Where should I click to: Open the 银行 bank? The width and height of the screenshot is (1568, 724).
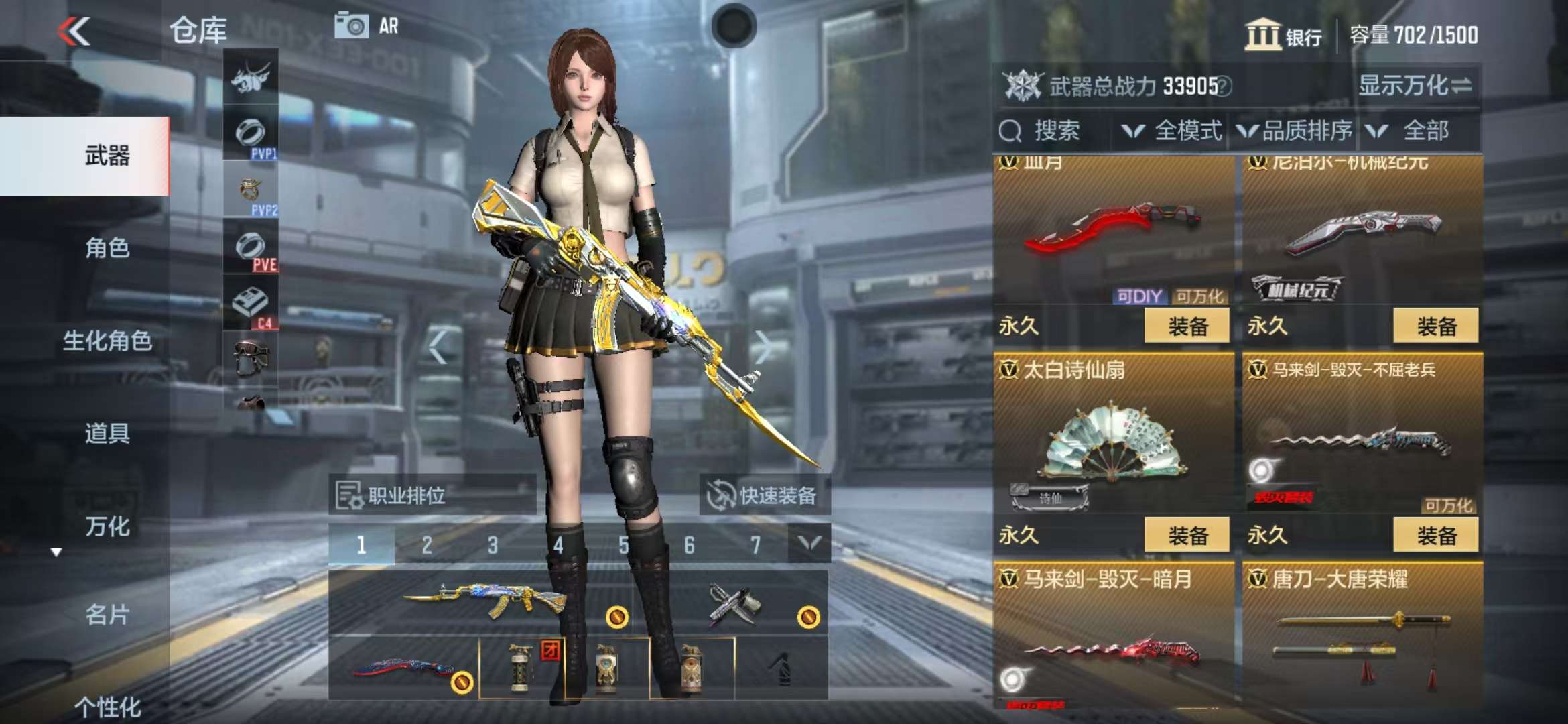coord(1283,35)
